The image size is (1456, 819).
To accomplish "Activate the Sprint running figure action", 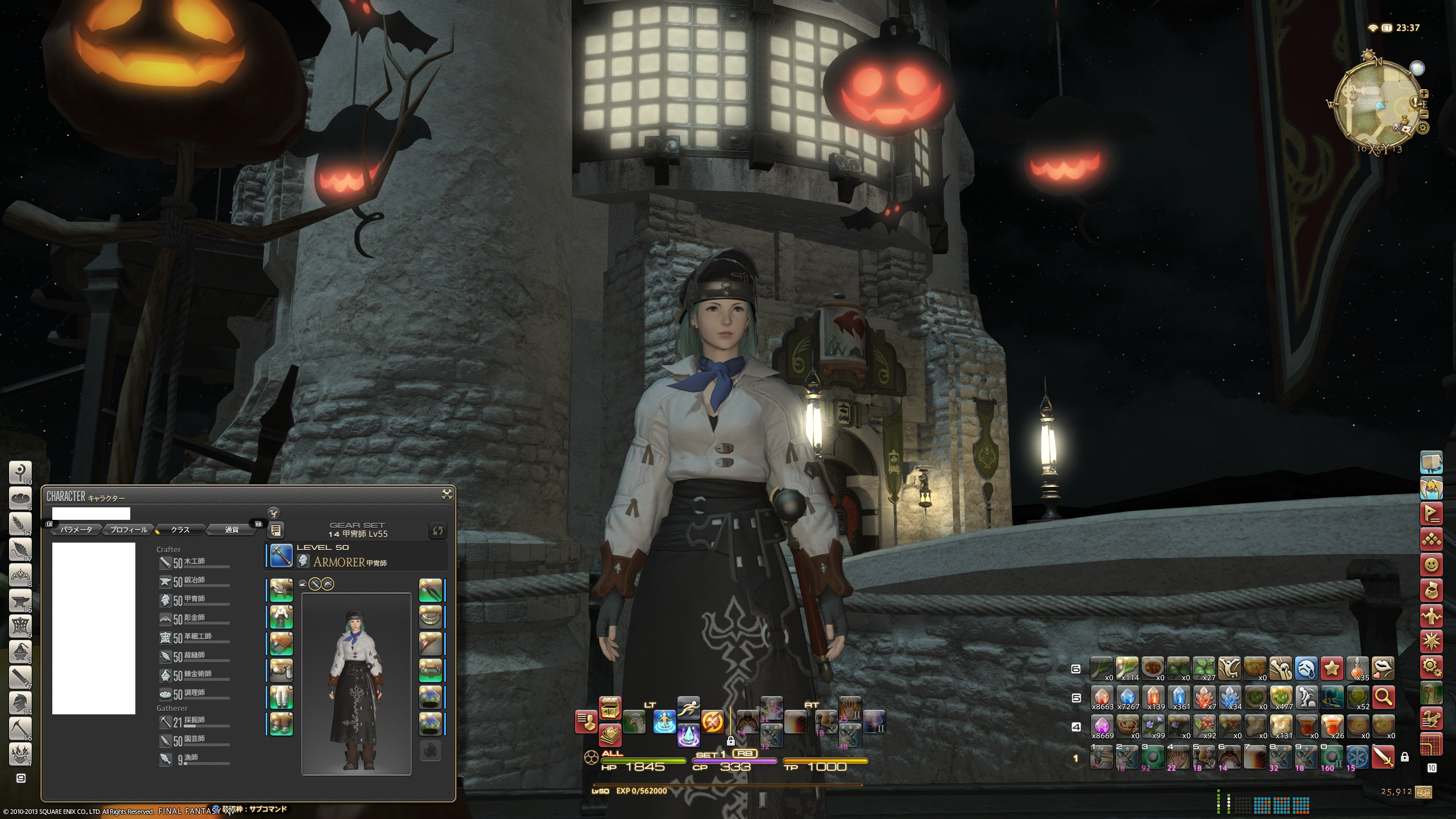I will [x=688, y=708].
